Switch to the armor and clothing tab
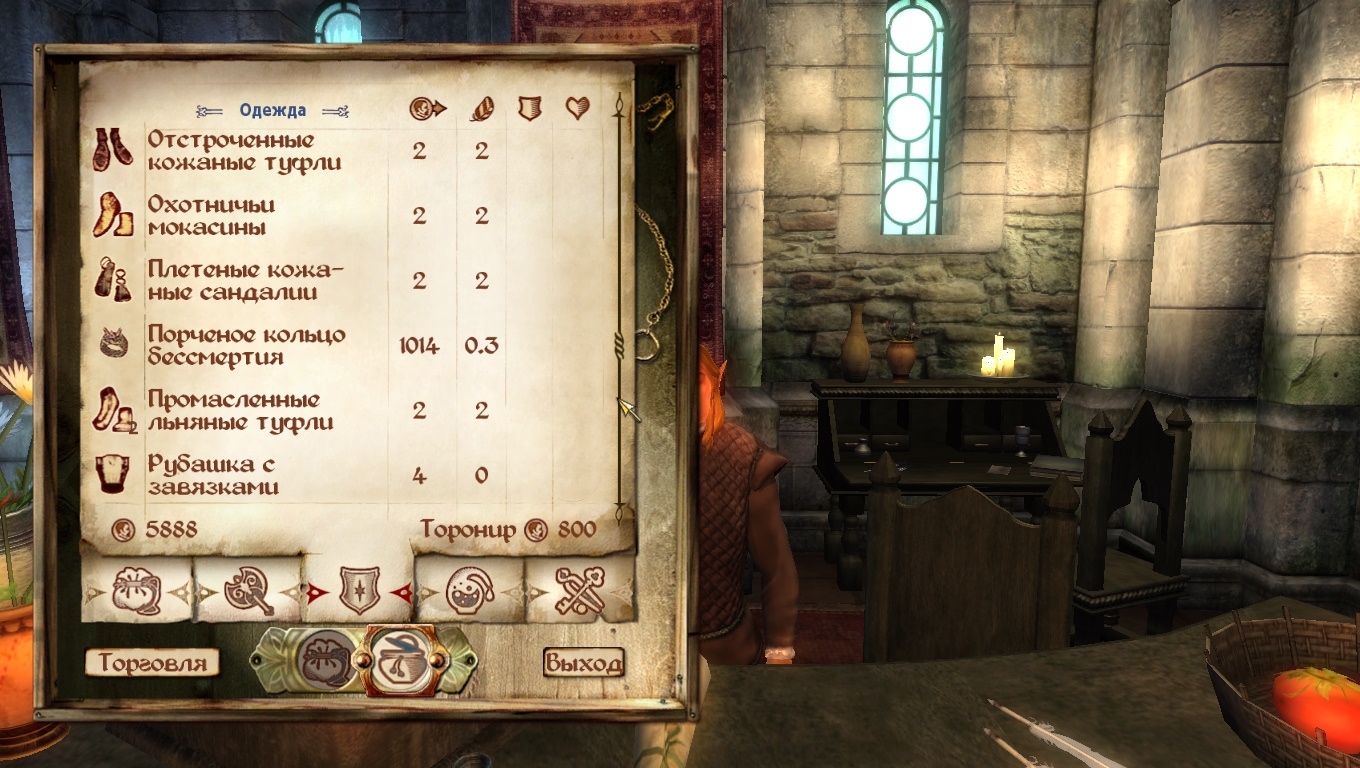This screenshot has height=768, width=1360. pos(358,592)
